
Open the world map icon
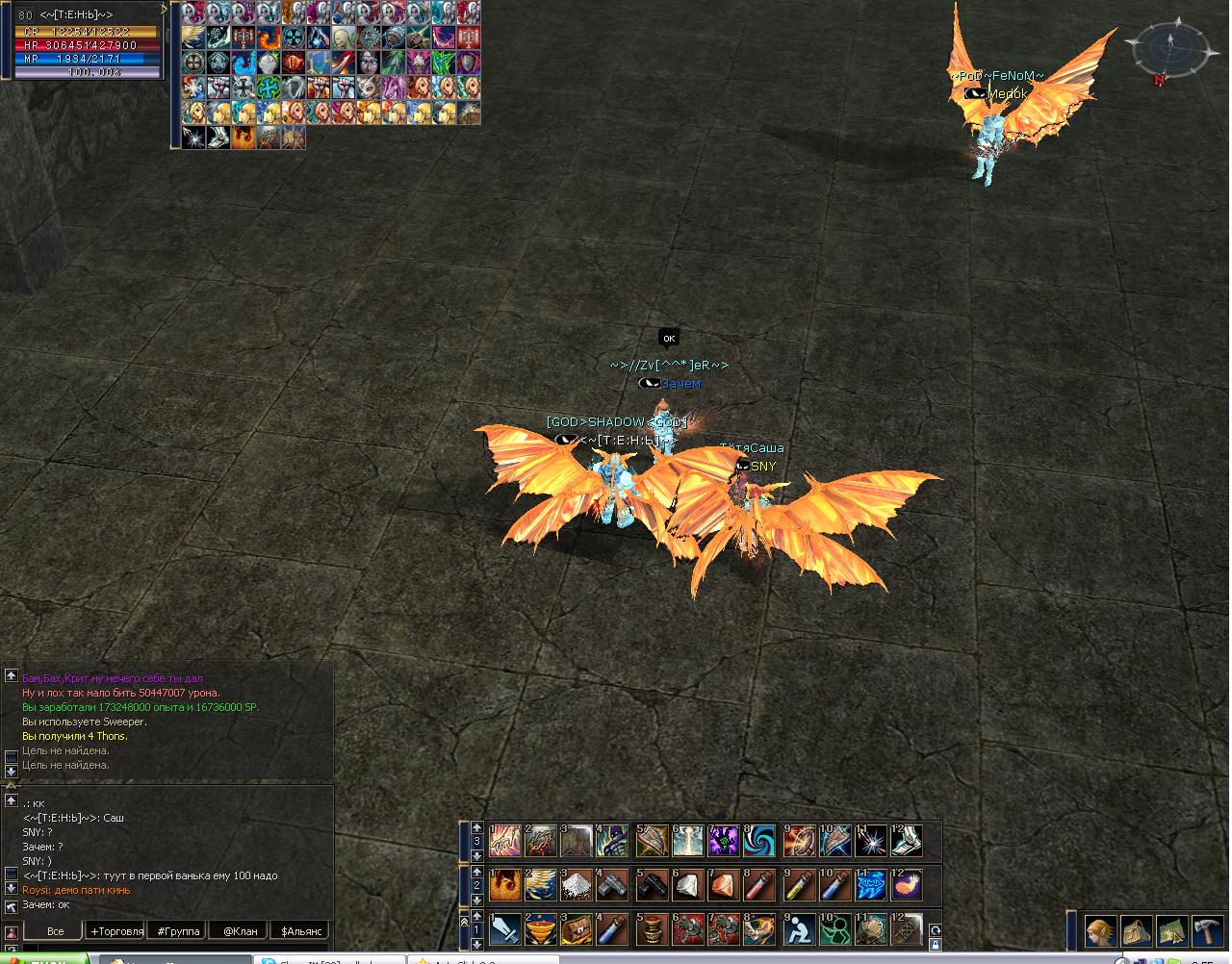1172,931
